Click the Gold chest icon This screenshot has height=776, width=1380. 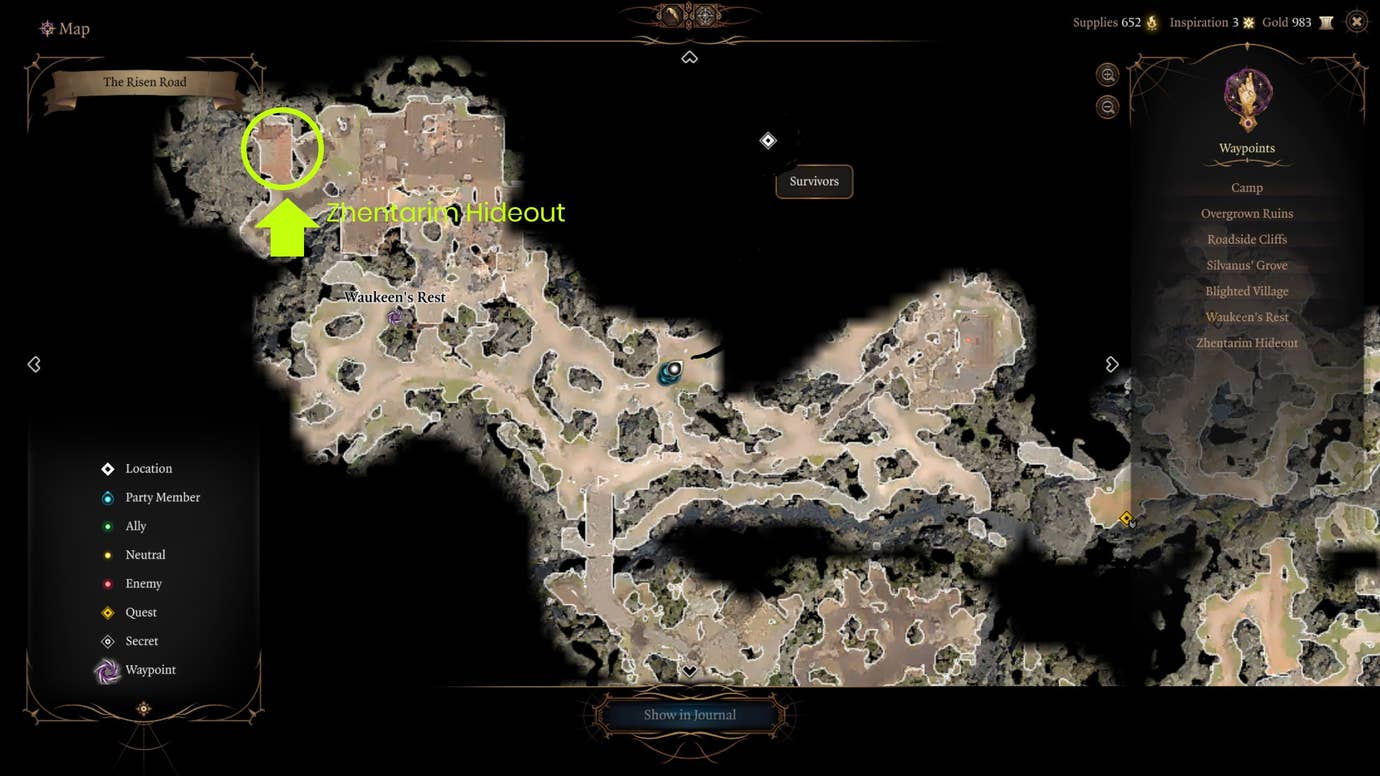1326,21
